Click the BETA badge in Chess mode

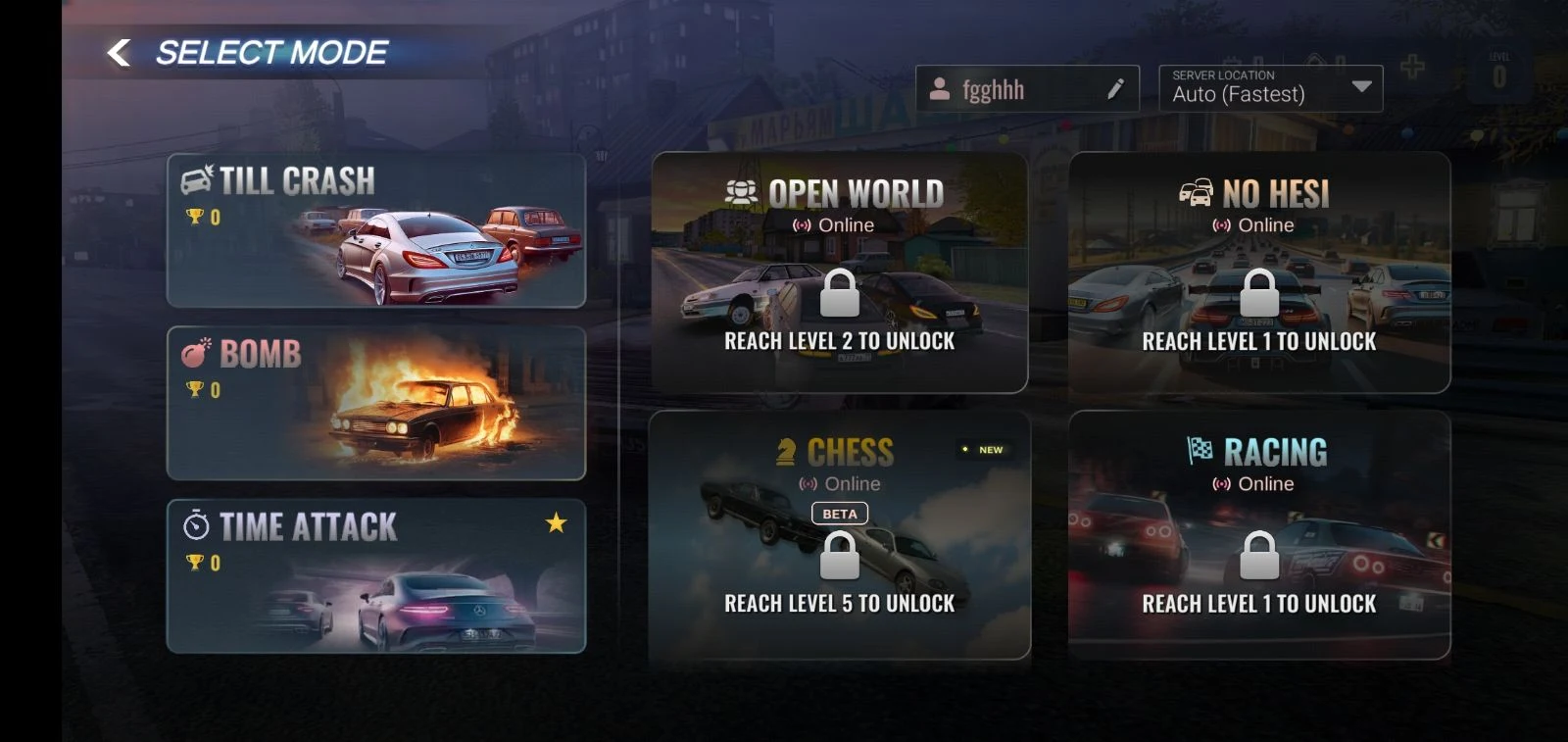842,513
